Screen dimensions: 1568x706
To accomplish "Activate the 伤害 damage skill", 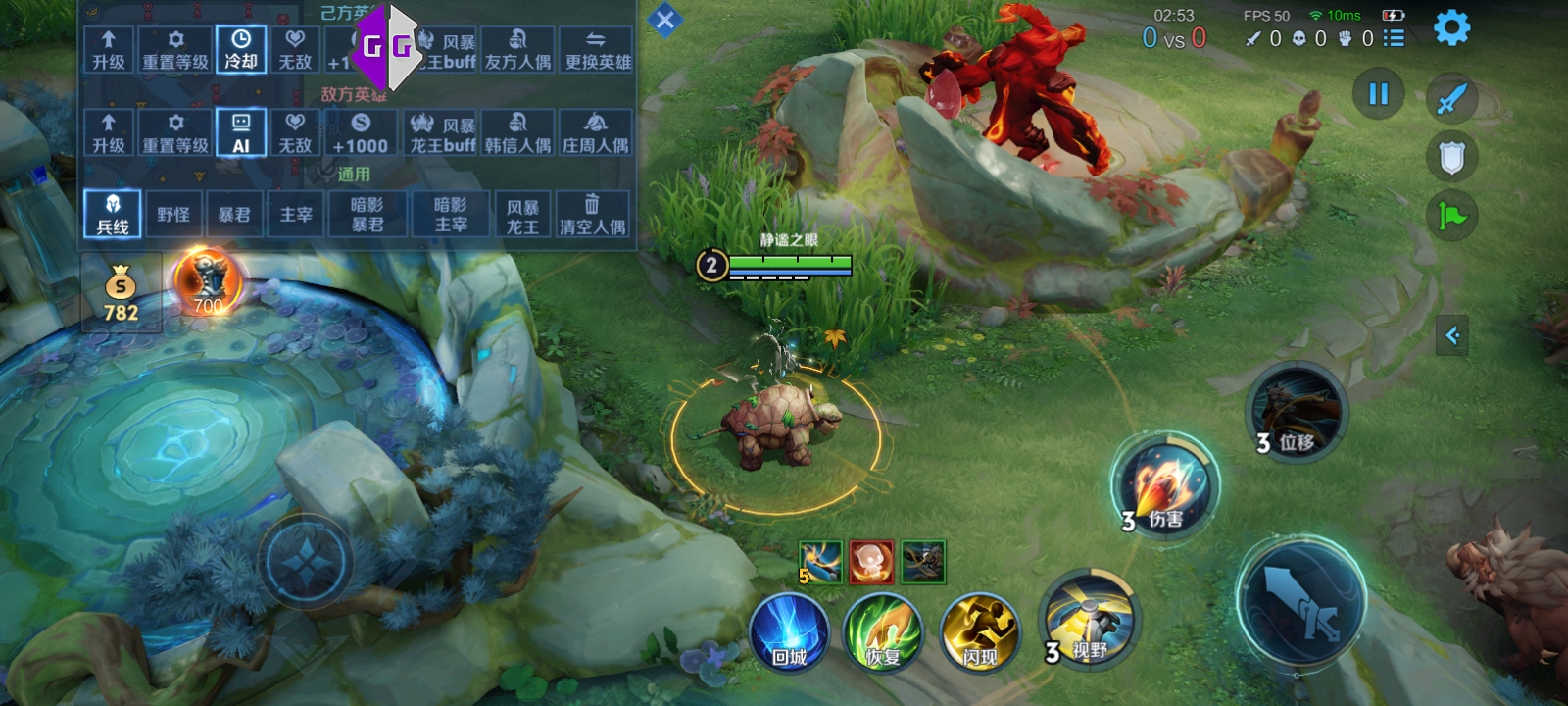I will click(x=1164, y=487).
